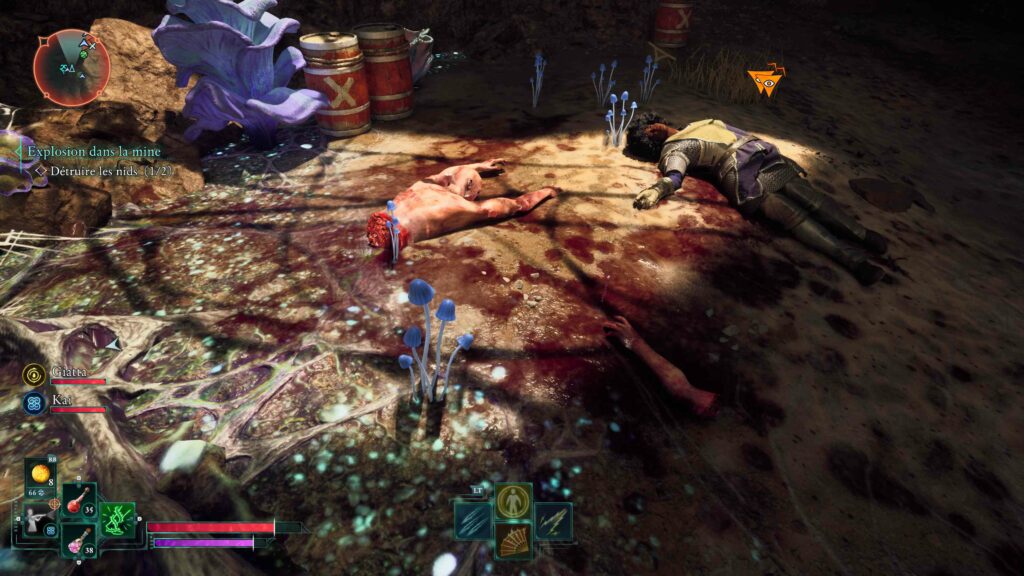Activate the yellow human figure ability
The image size is (1024, 576).
coord(514,500)
